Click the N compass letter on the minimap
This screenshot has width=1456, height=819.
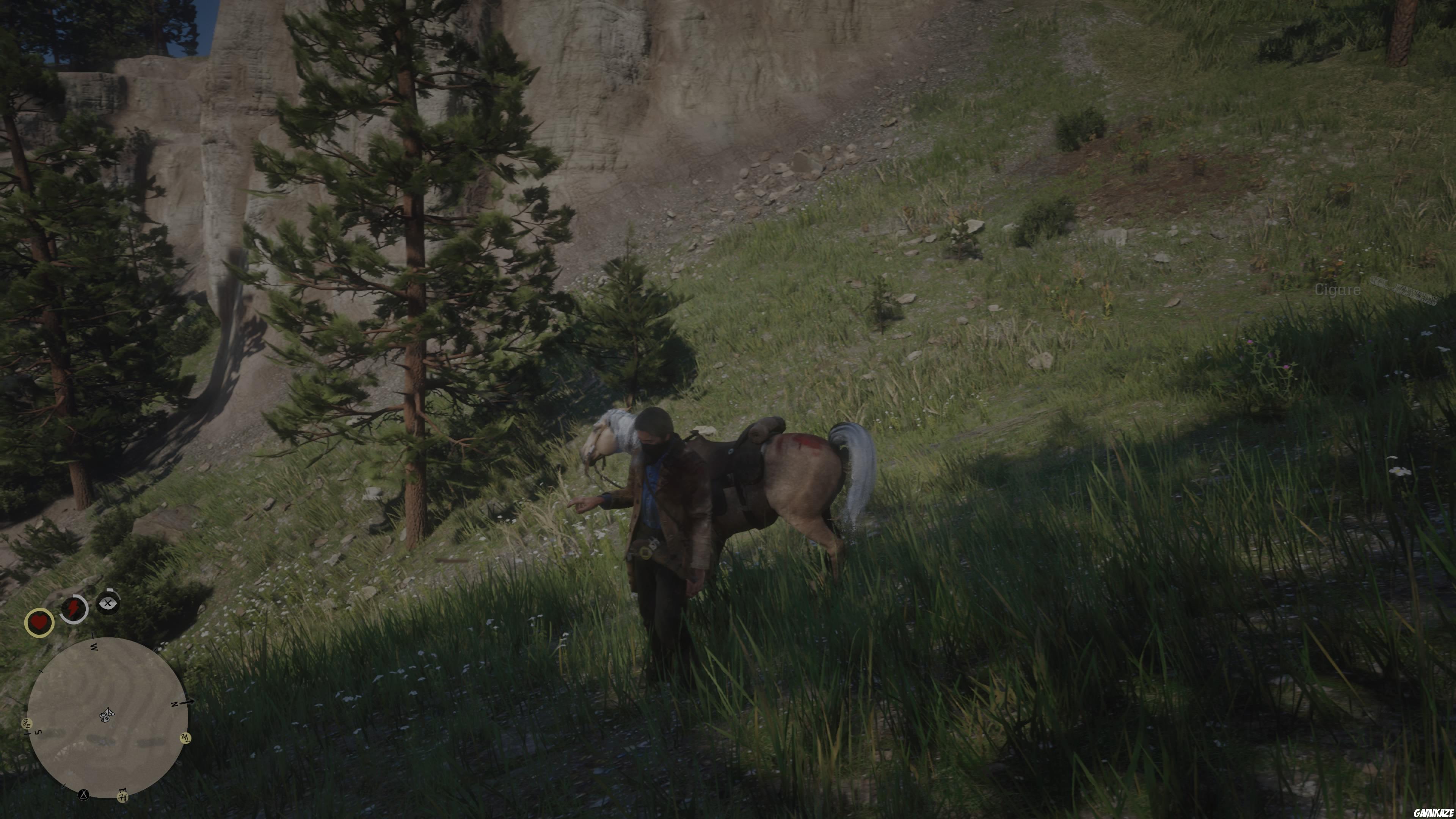click(x=174, y=705)
